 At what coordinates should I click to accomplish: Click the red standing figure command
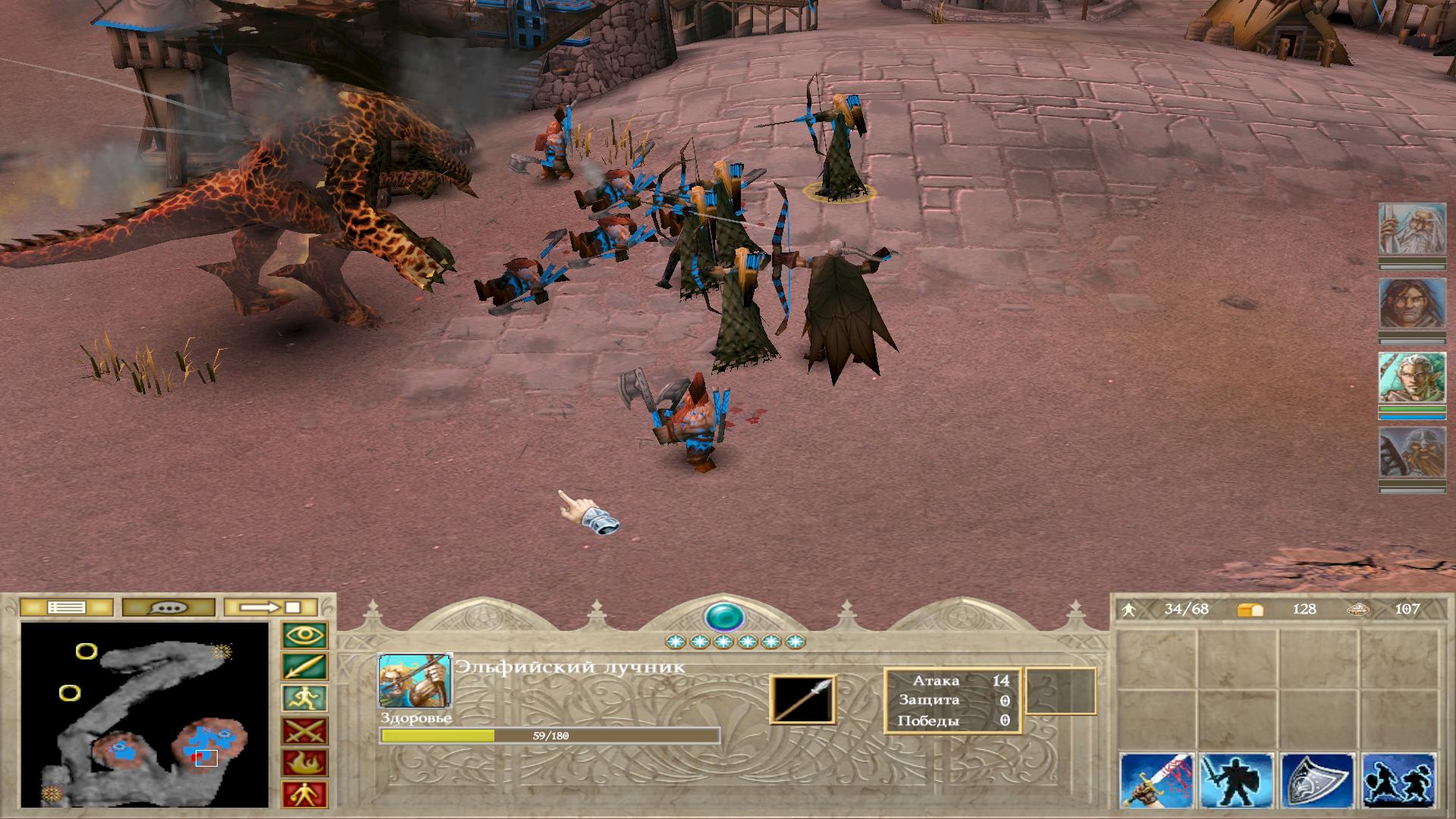pos(305,795)
